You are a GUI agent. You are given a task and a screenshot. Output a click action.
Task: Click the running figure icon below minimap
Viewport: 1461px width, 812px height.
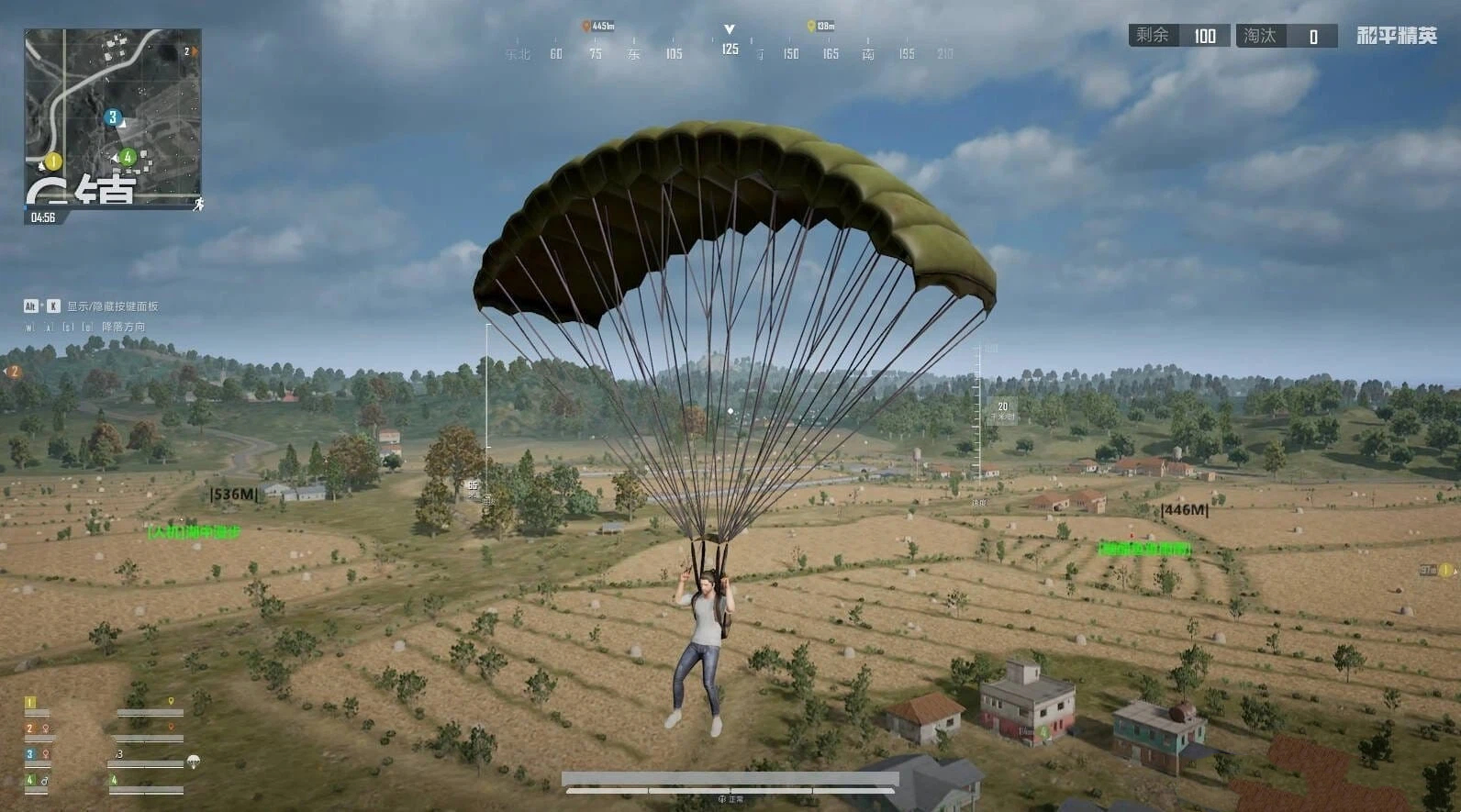point(197,204)
